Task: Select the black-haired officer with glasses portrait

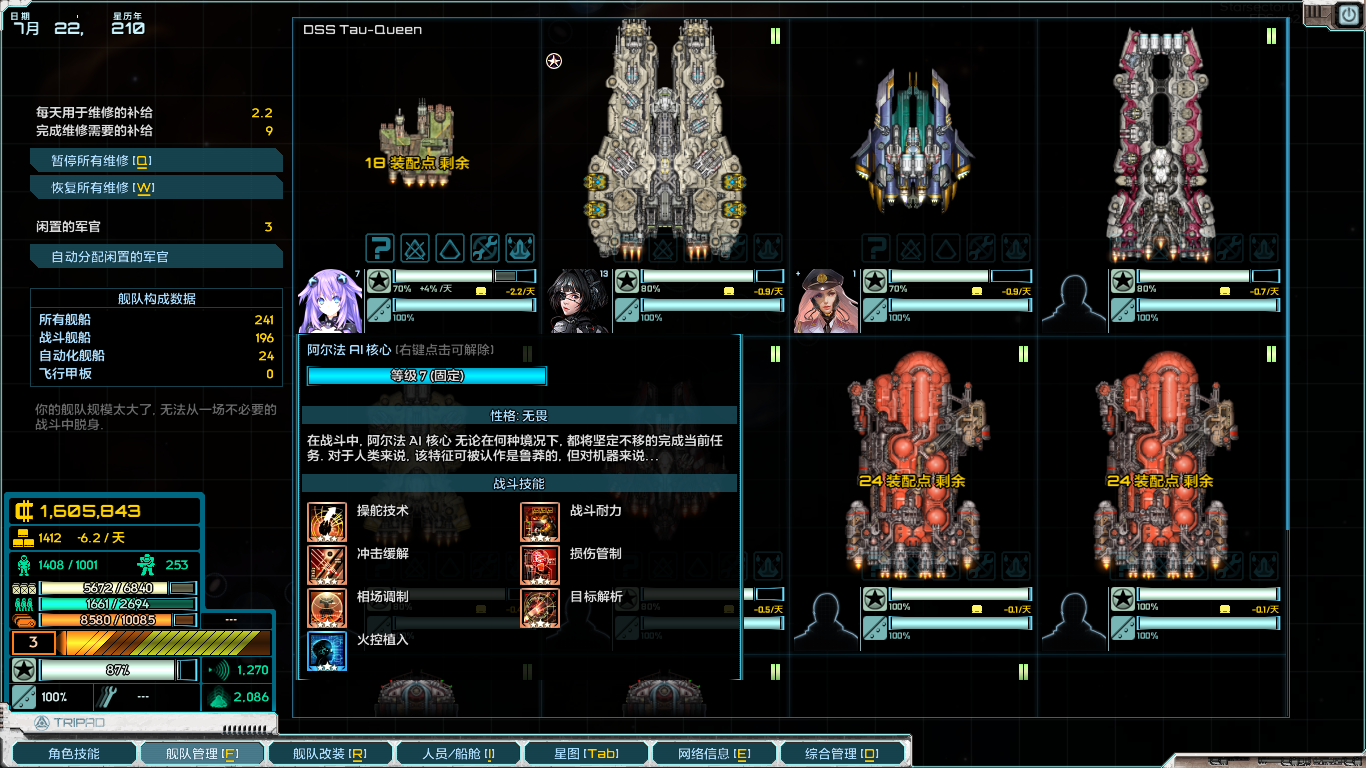Action: point(576,300)
